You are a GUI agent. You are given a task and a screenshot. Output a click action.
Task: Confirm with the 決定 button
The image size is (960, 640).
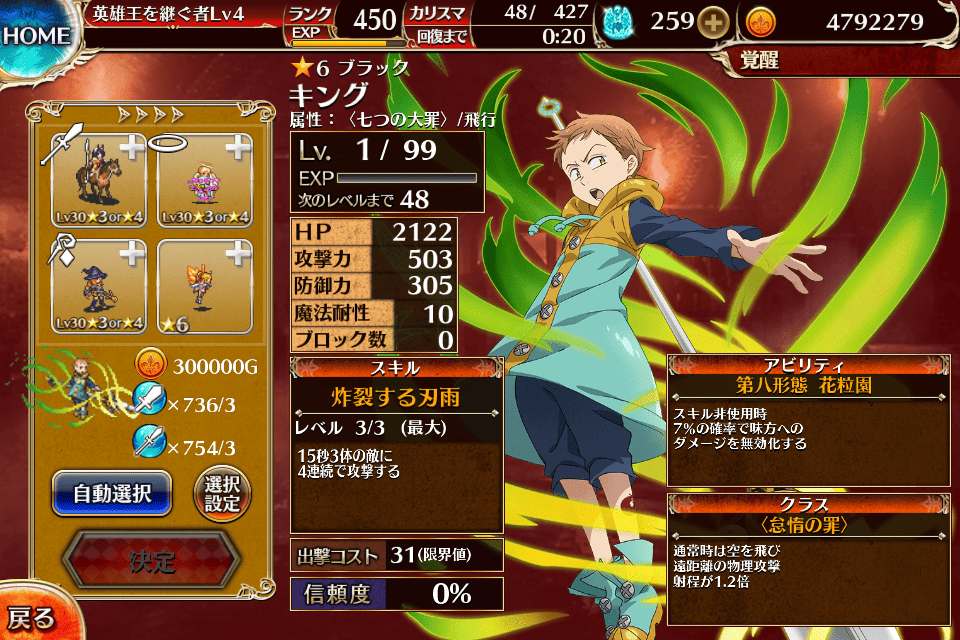151,561
